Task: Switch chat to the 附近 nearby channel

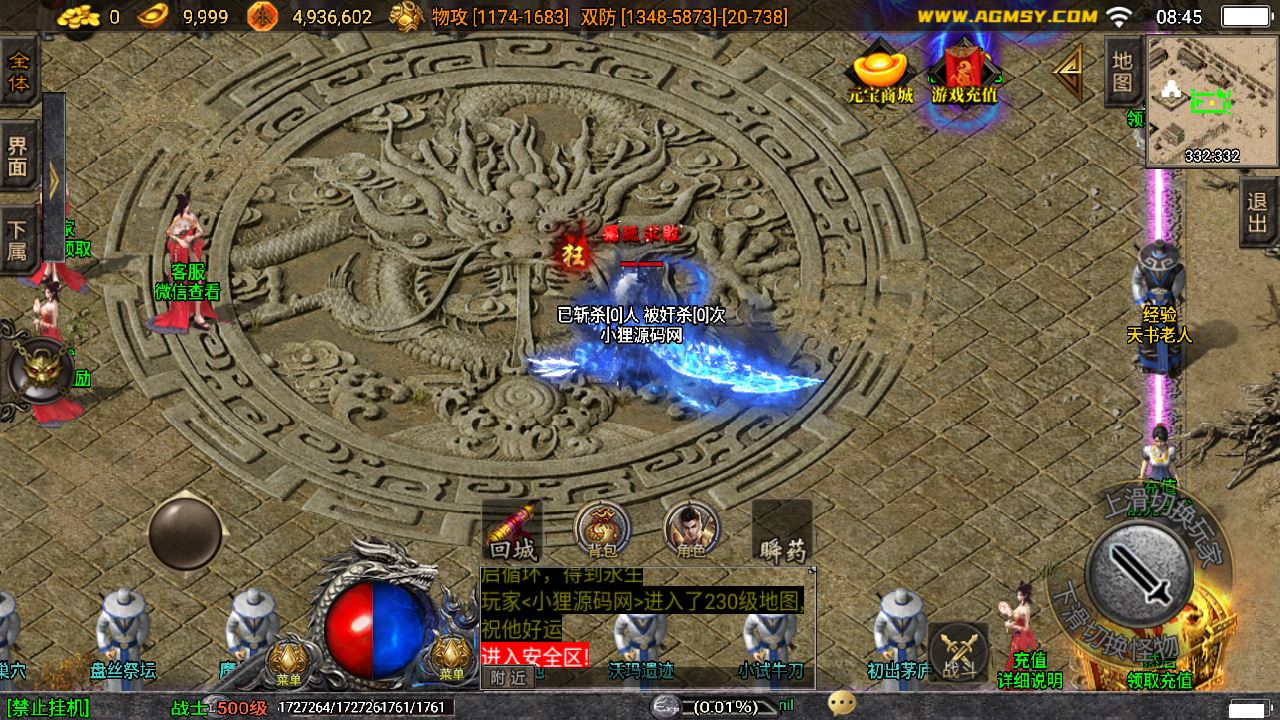Action: pos(508,677)
